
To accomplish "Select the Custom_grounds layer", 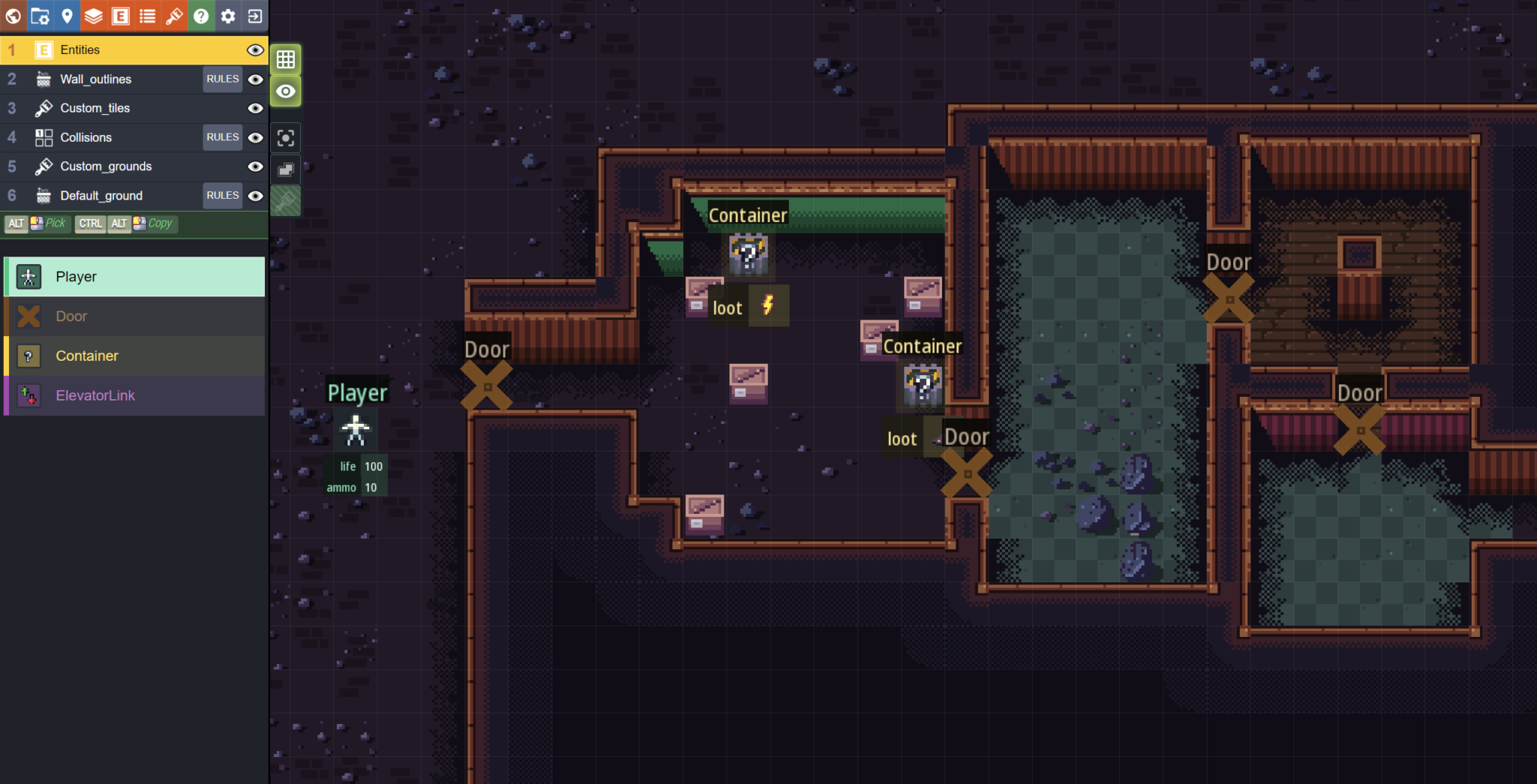I will [113, 166].
